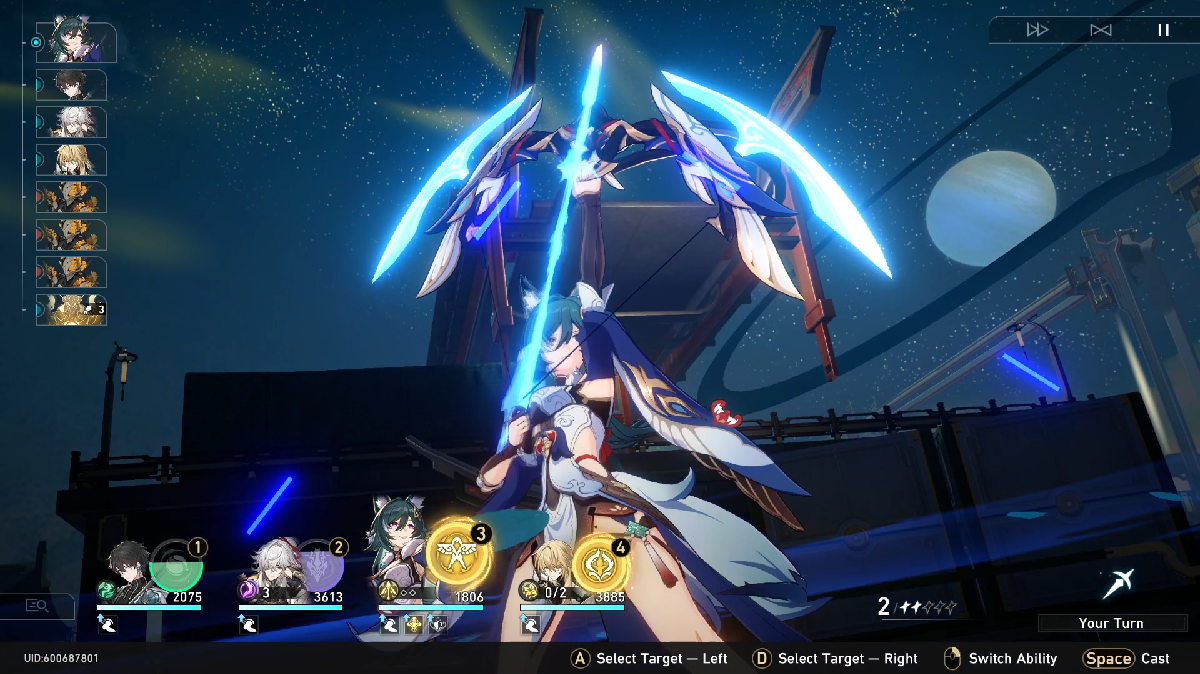This screenshot has height=674, width=1200.
Task: Activate the golden winged ultimate numbered 3
Action: point(458,553)
